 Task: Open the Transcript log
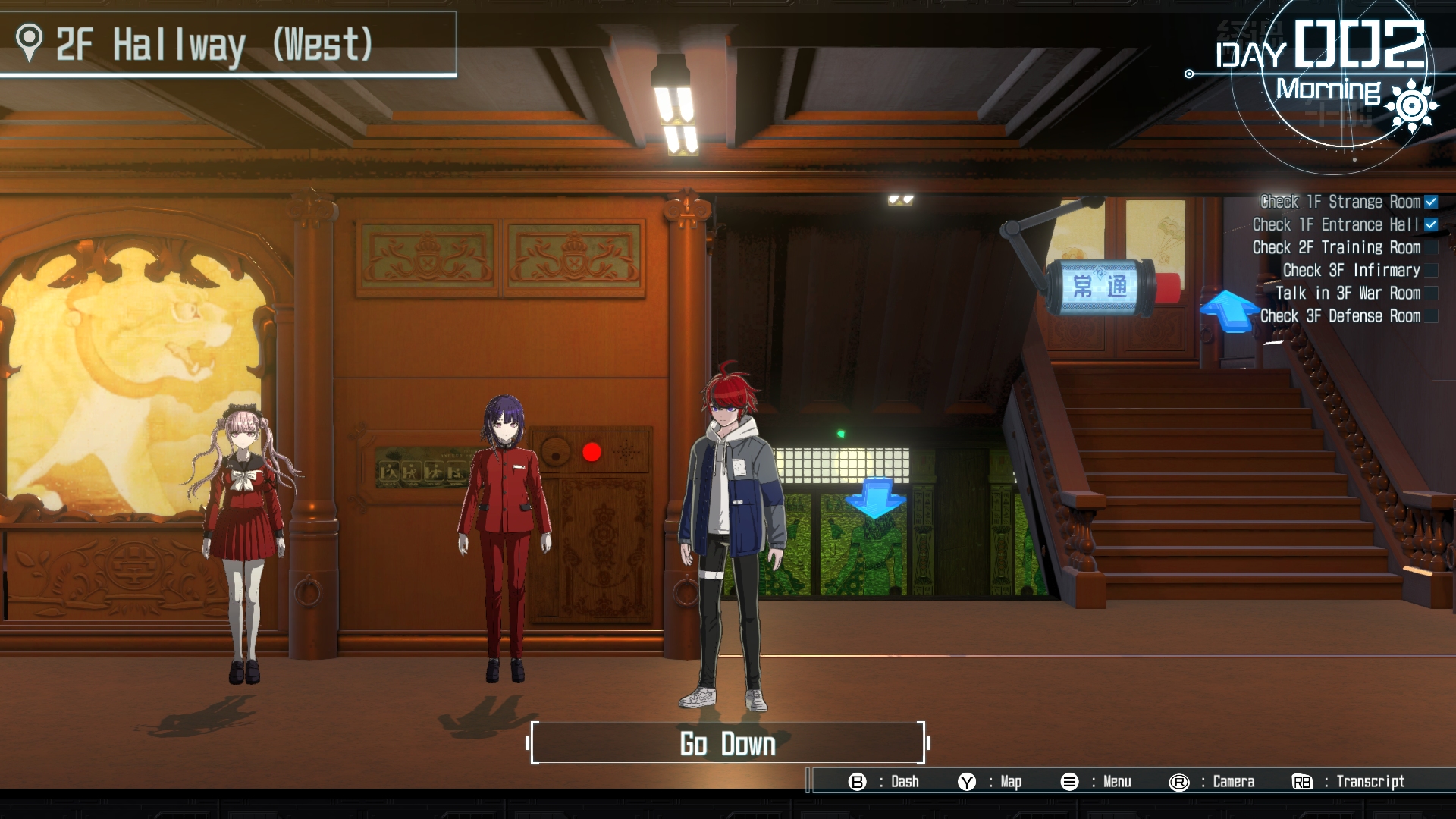pos(1348,782)
